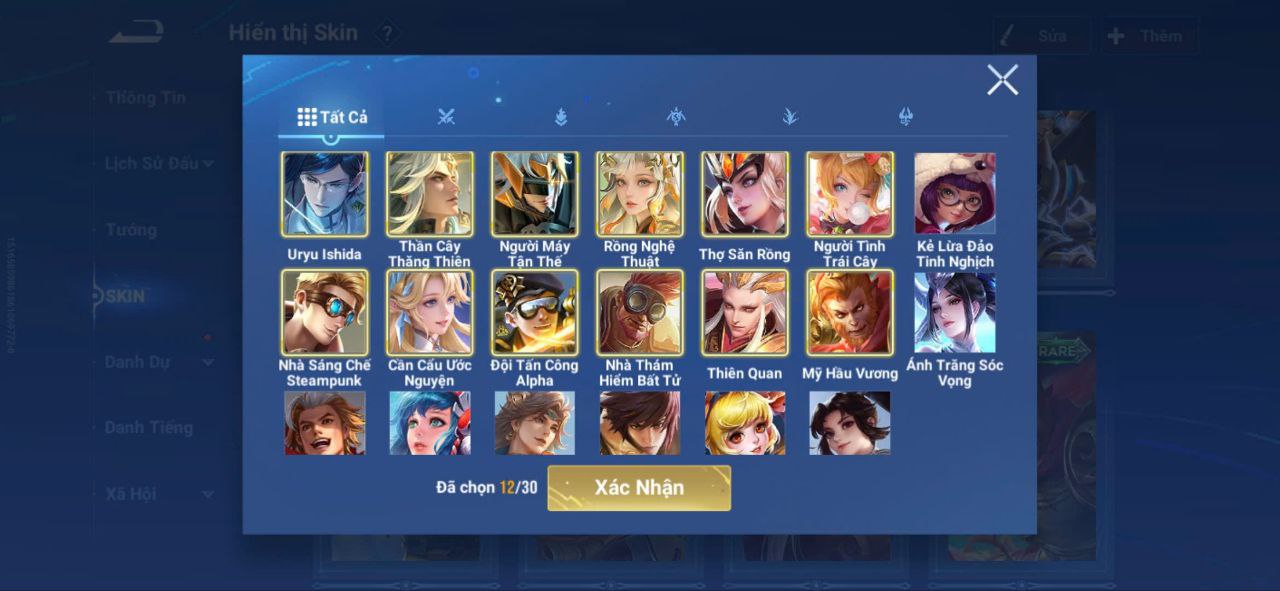Choose the Nhà Sáng Chế Steampunk skin
Viewport: 1280px width, 591px height.
(325, 312)
